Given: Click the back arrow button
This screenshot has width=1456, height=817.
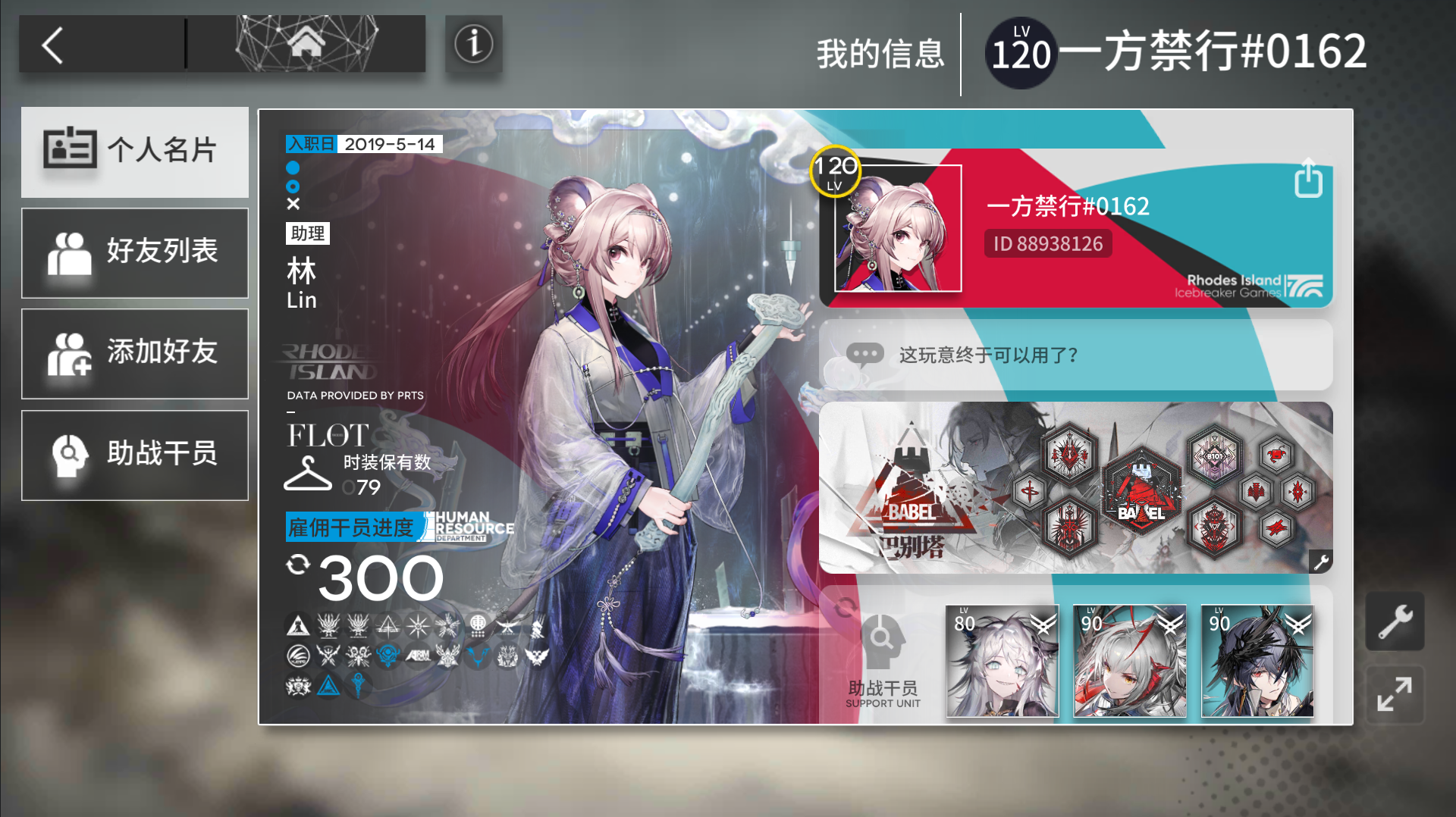Looking at the screenshot, I should tap(52, 45).
